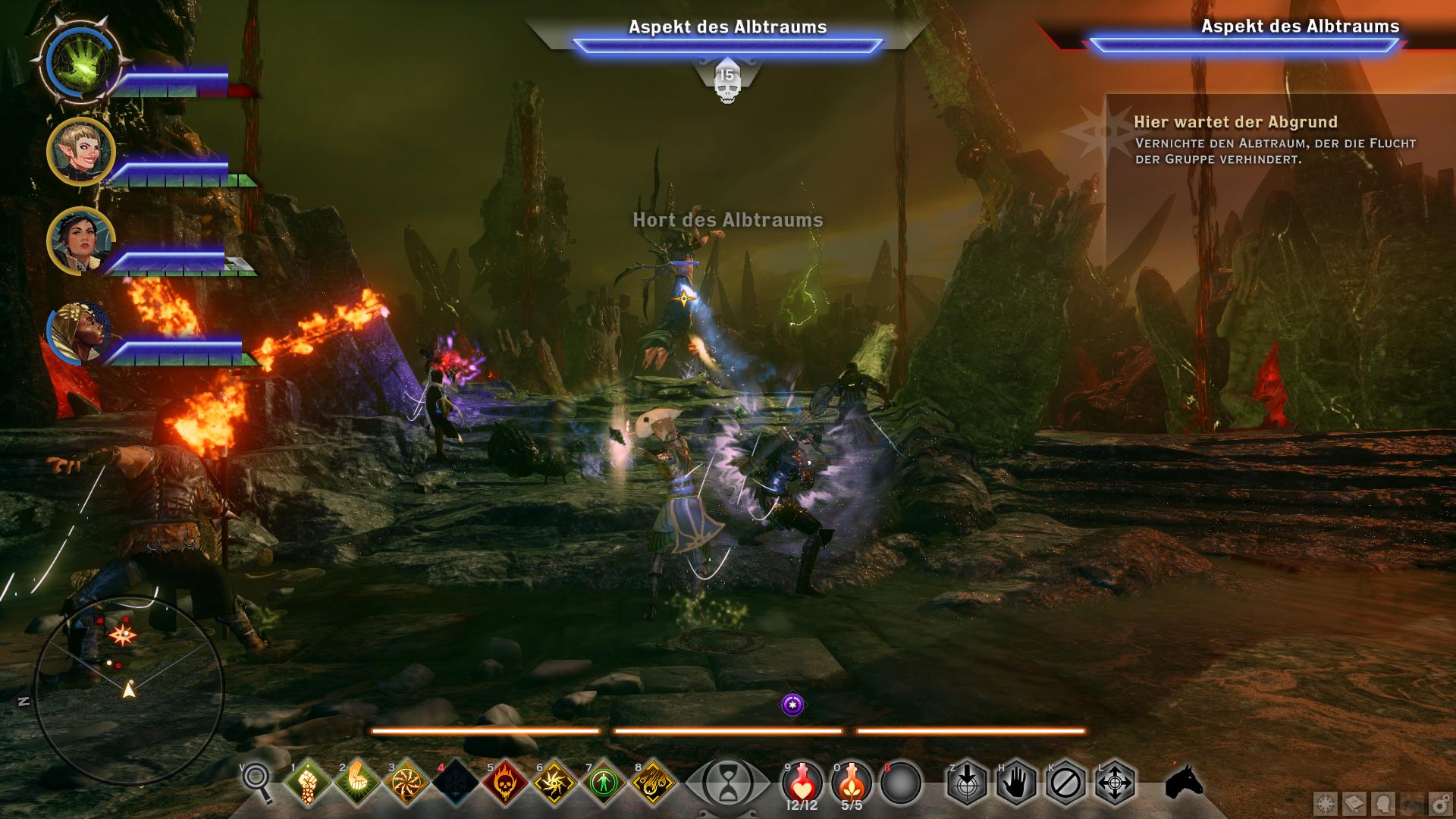Activate the stone fist ability
Viewport: 1456px width, 819px height.
[308, 781]
